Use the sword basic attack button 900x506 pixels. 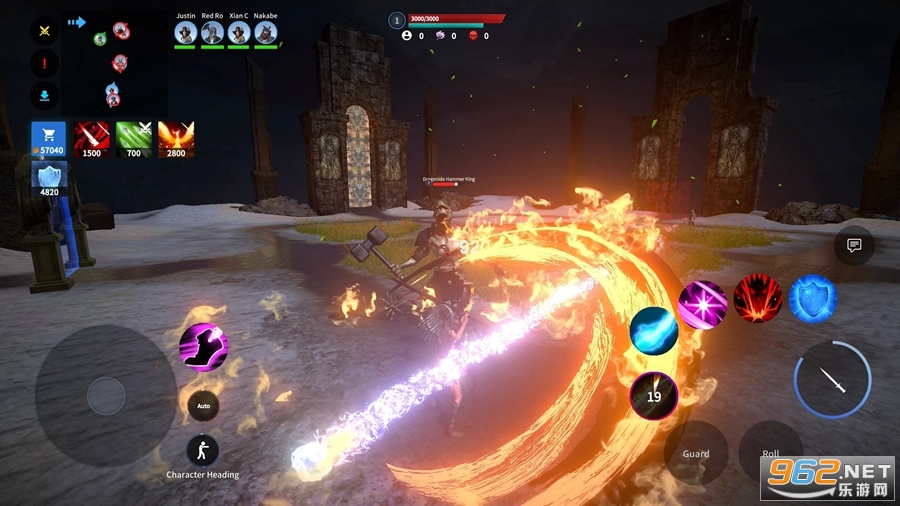(x=832, y=380)
